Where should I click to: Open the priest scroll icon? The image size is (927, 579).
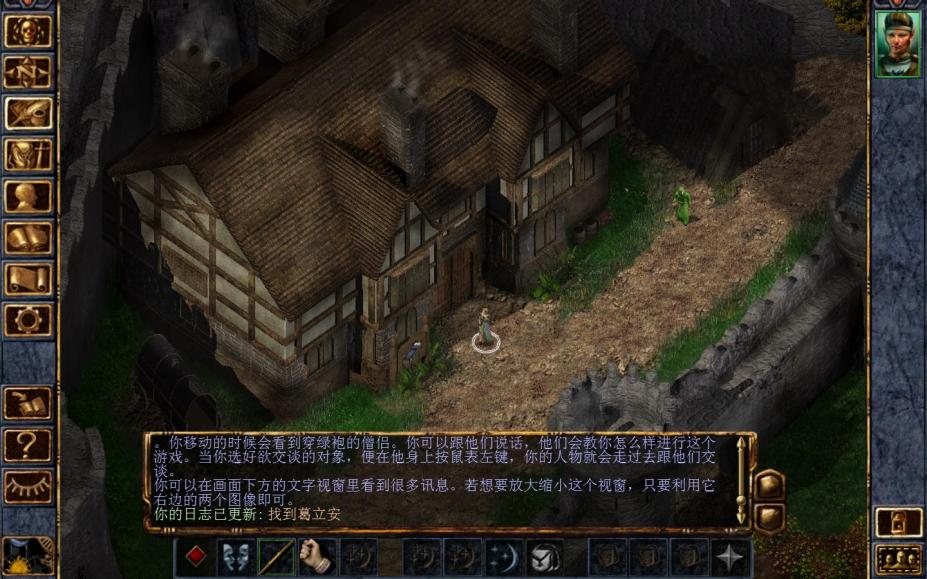[28, 279]
